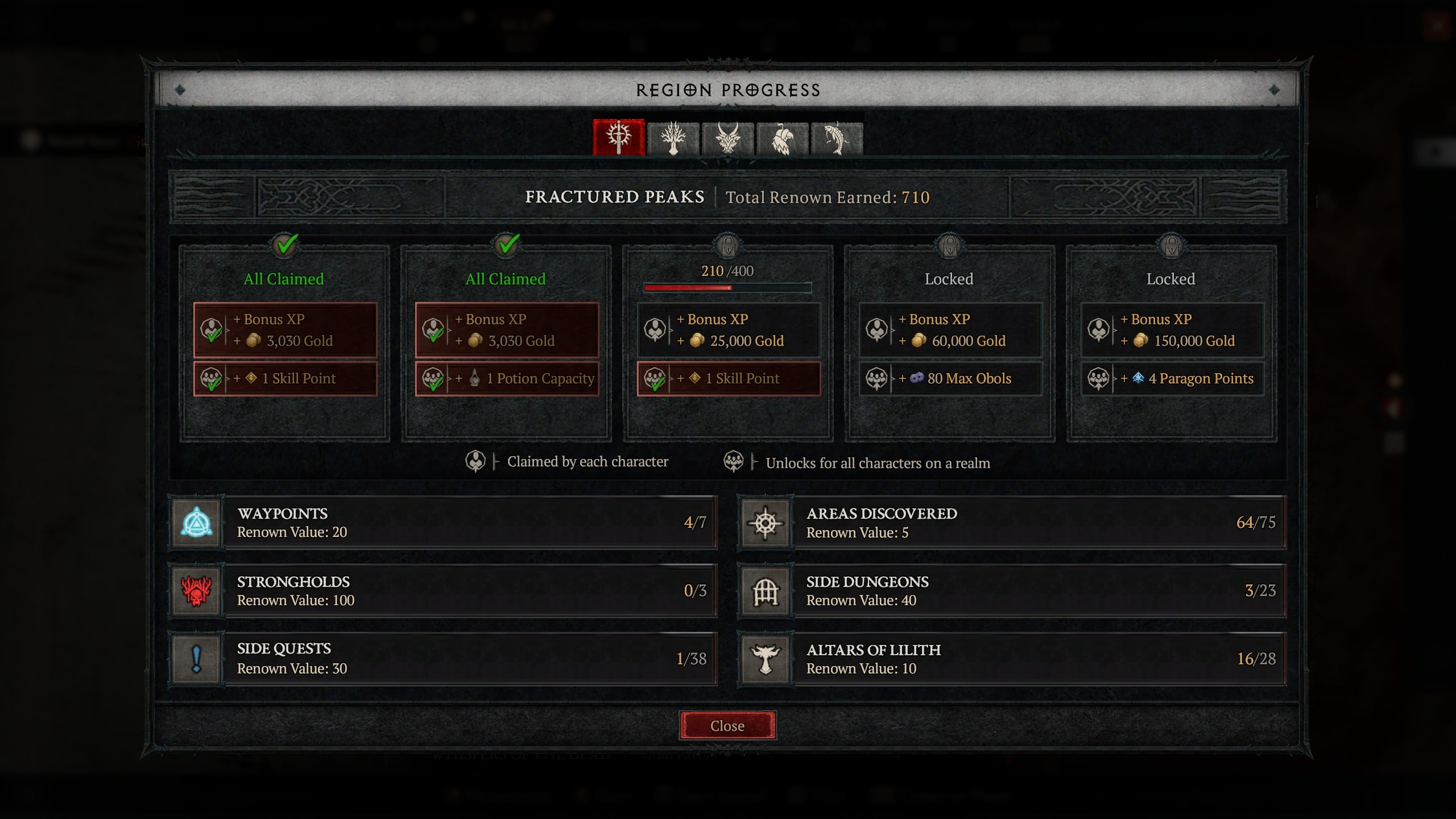This screenshot has height=819, width=1456.
Task: Click the 'Unlocks for all characters' legend icon
Action: (x=734, y=461)
